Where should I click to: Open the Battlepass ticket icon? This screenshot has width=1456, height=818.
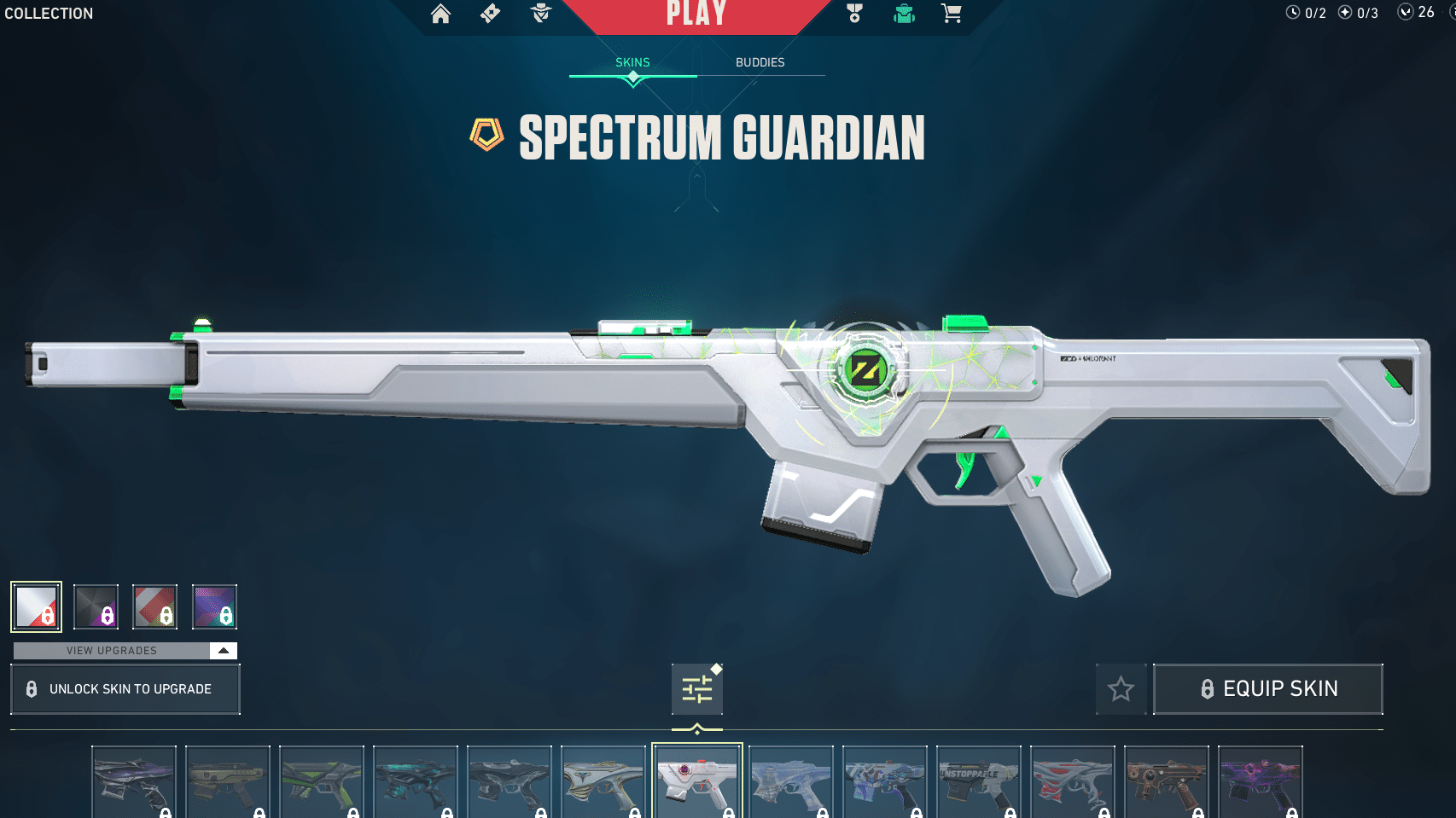click(x=490, y=15)
